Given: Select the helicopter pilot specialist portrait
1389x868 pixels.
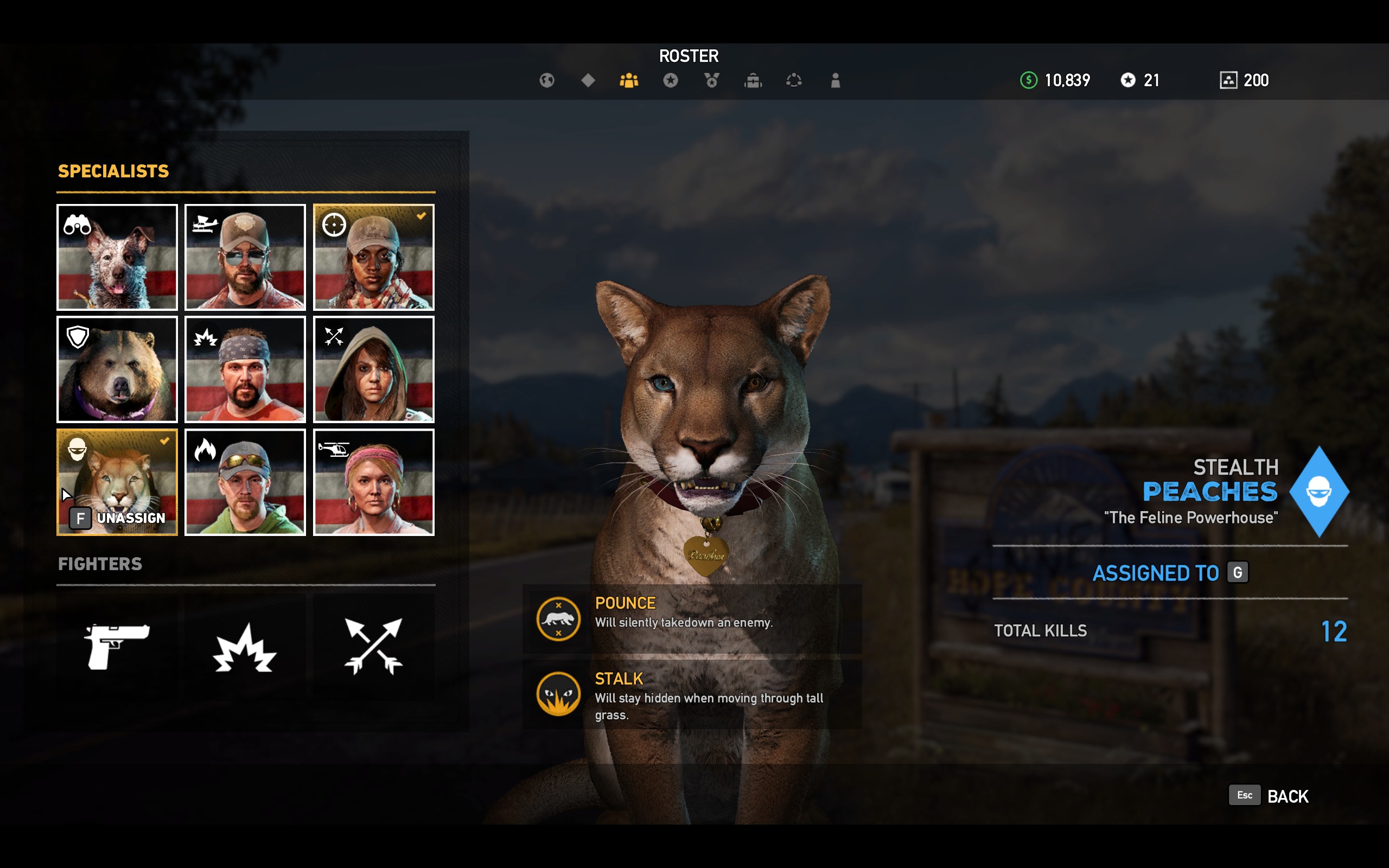Looking at the screenshot, I should point(374,481).
